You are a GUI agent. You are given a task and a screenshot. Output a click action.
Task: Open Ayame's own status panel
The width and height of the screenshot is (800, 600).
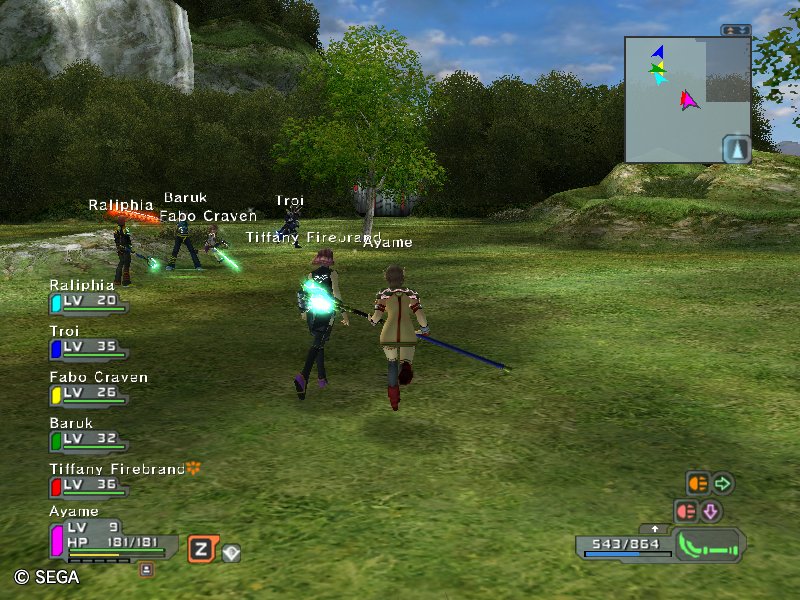(110, 540)
